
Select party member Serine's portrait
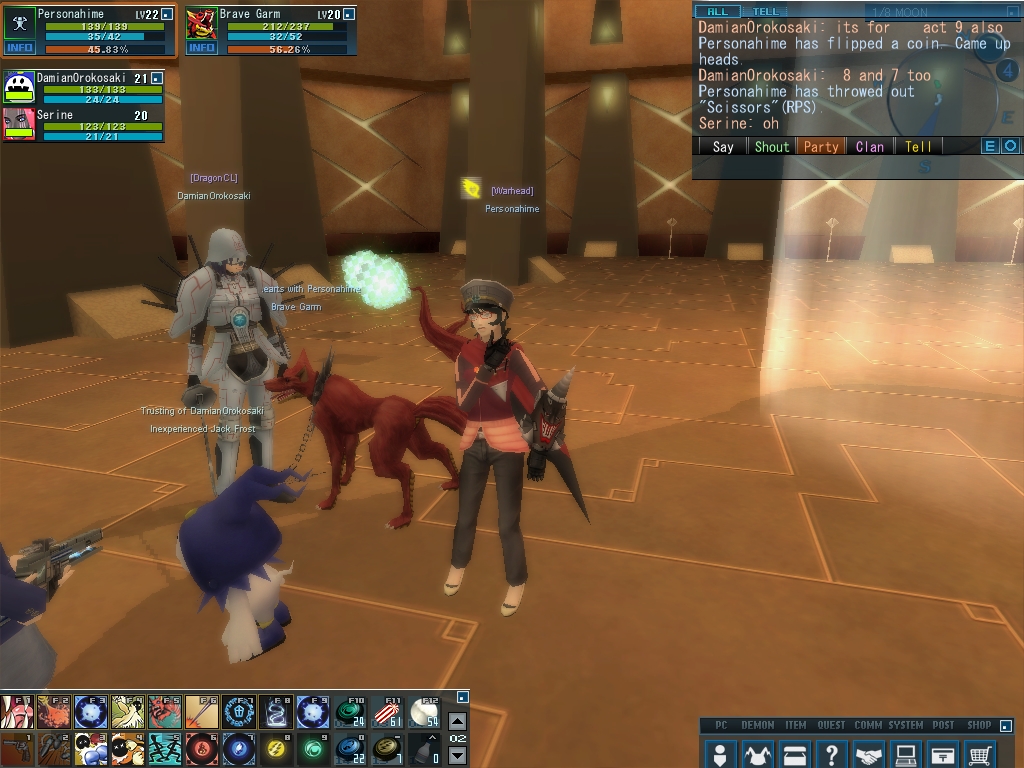19,124
